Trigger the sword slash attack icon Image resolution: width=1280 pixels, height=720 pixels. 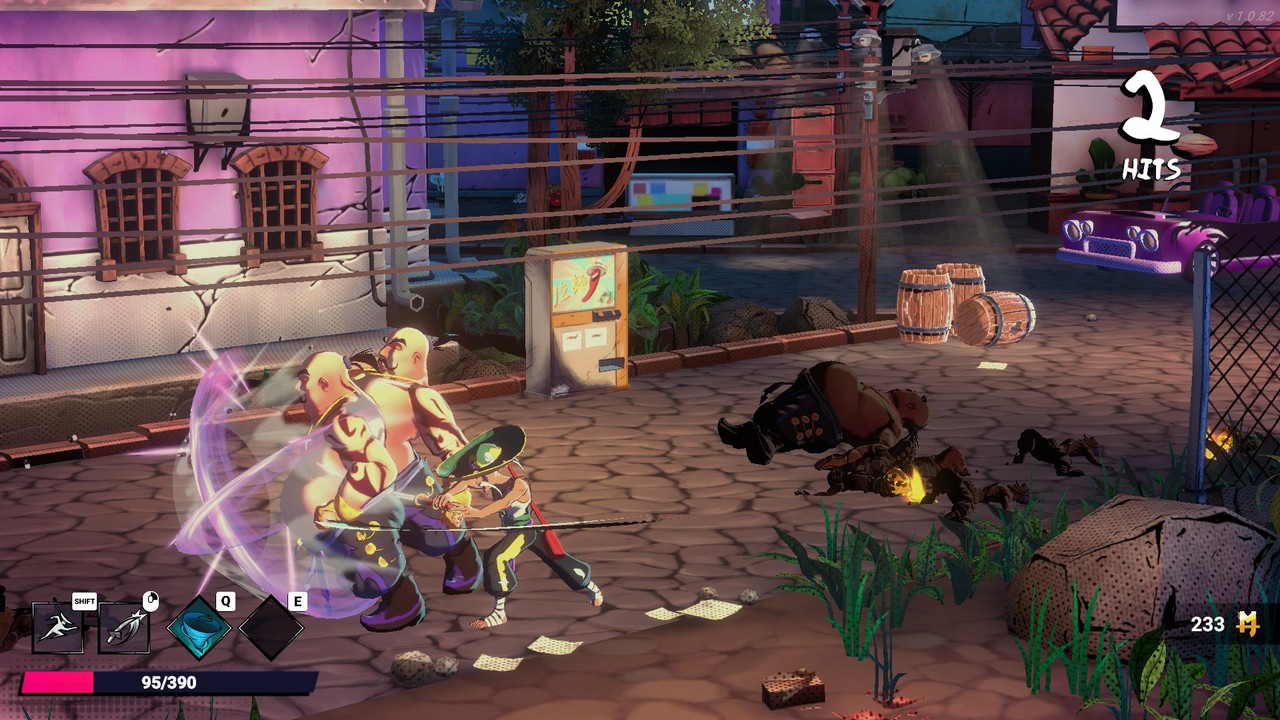point(124,628)
